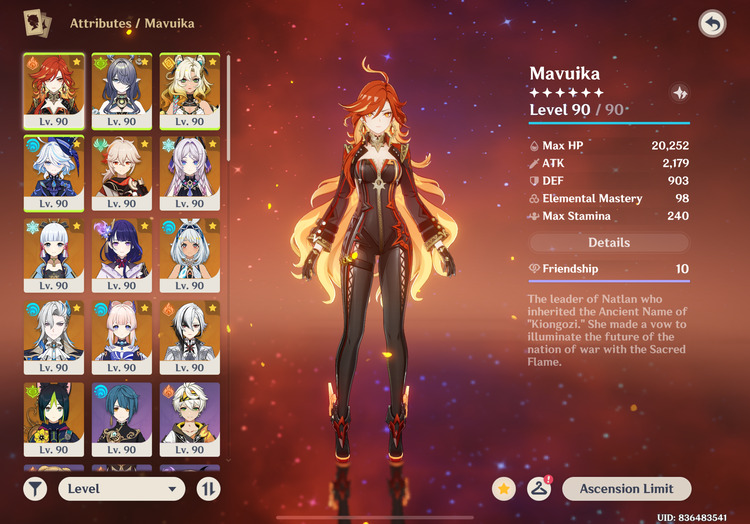Toggle the sort order arrows
The width and height of the screenshot is (750, 524).
click(x=208, y=489)
